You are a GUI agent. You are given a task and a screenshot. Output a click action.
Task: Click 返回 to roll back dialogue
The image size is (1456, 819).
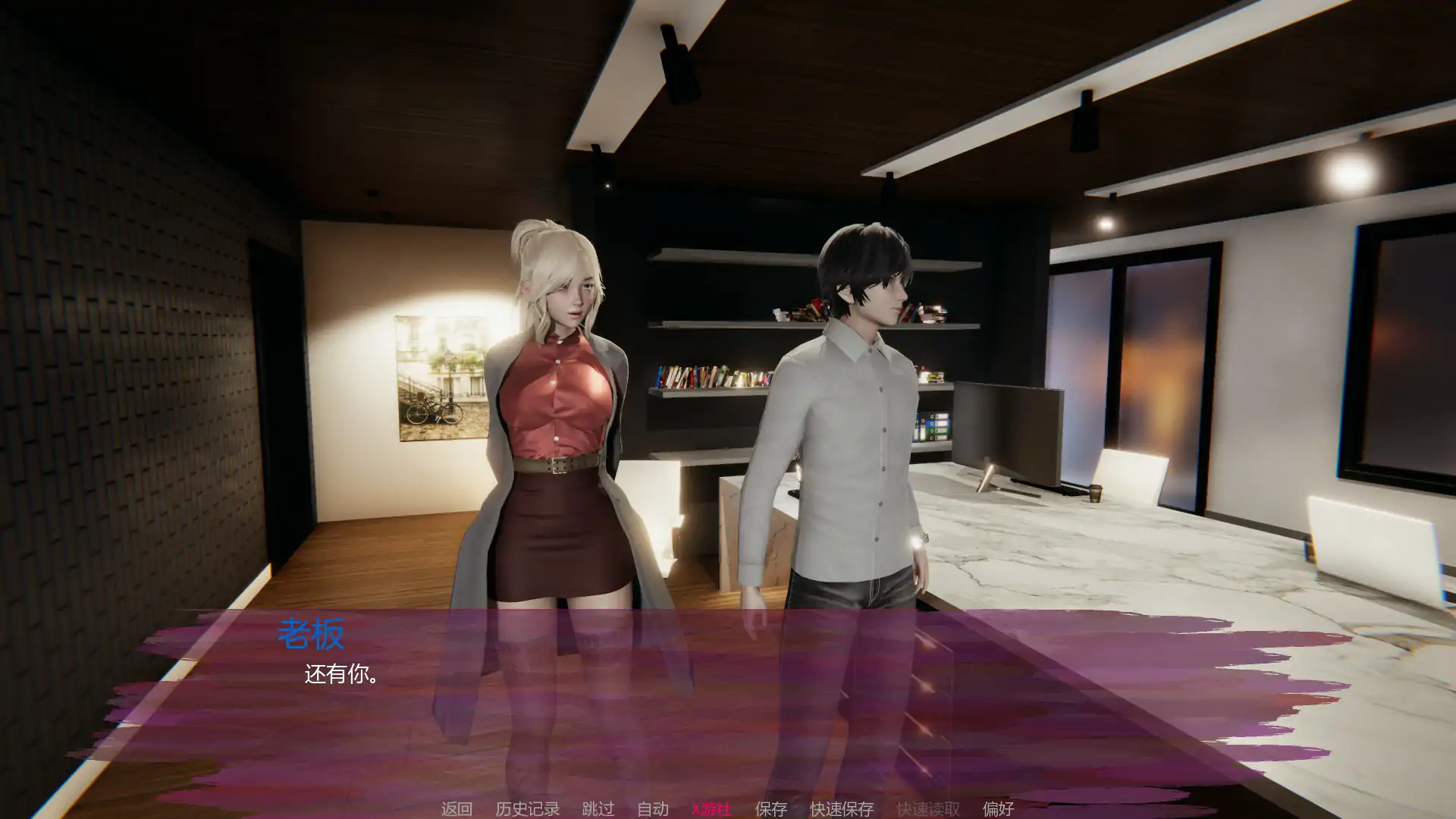[x=456, y=809]
